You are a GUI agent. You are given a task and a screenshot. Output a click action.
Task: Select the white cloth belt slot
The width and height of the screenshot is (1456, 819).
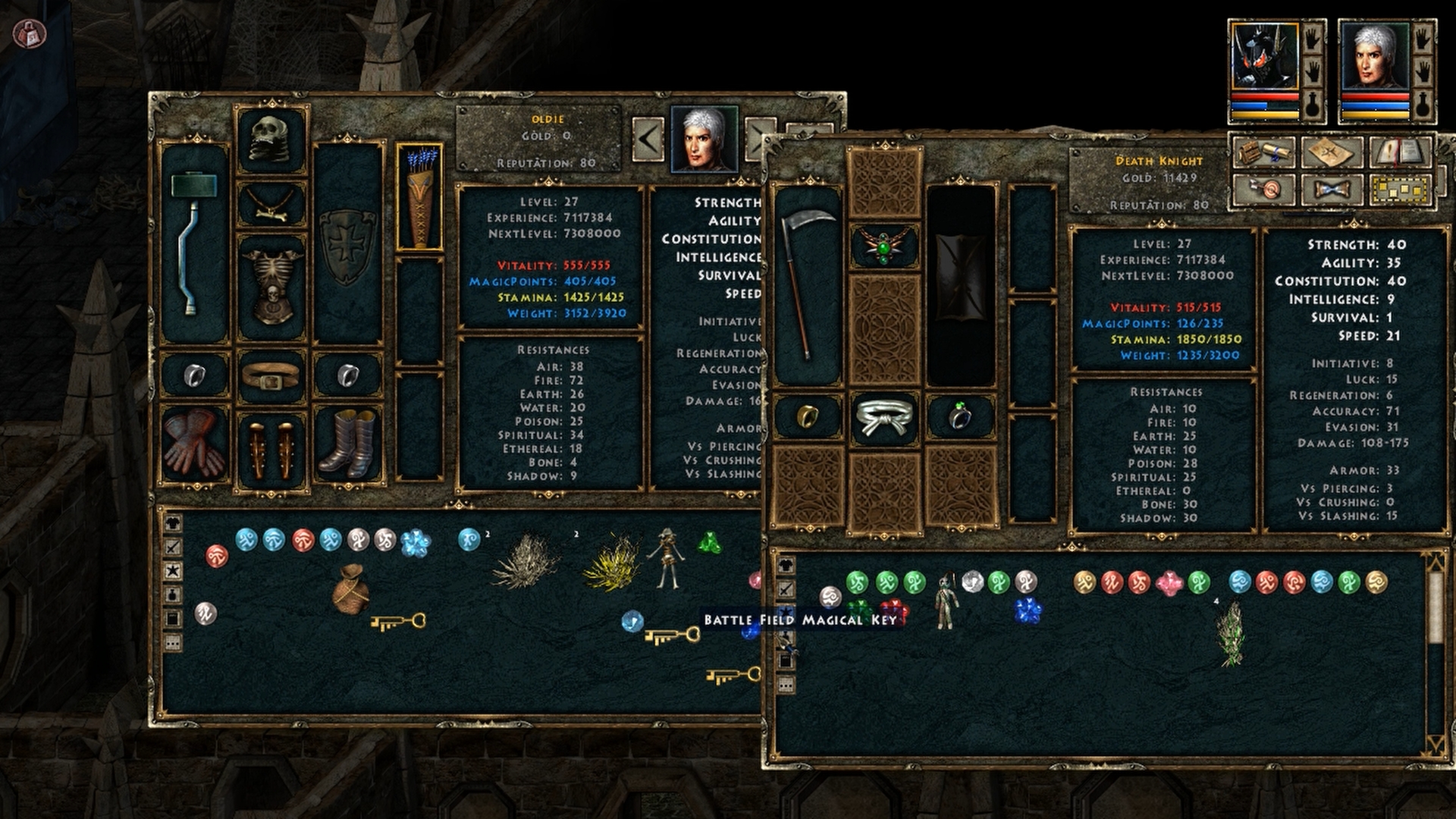884,417
